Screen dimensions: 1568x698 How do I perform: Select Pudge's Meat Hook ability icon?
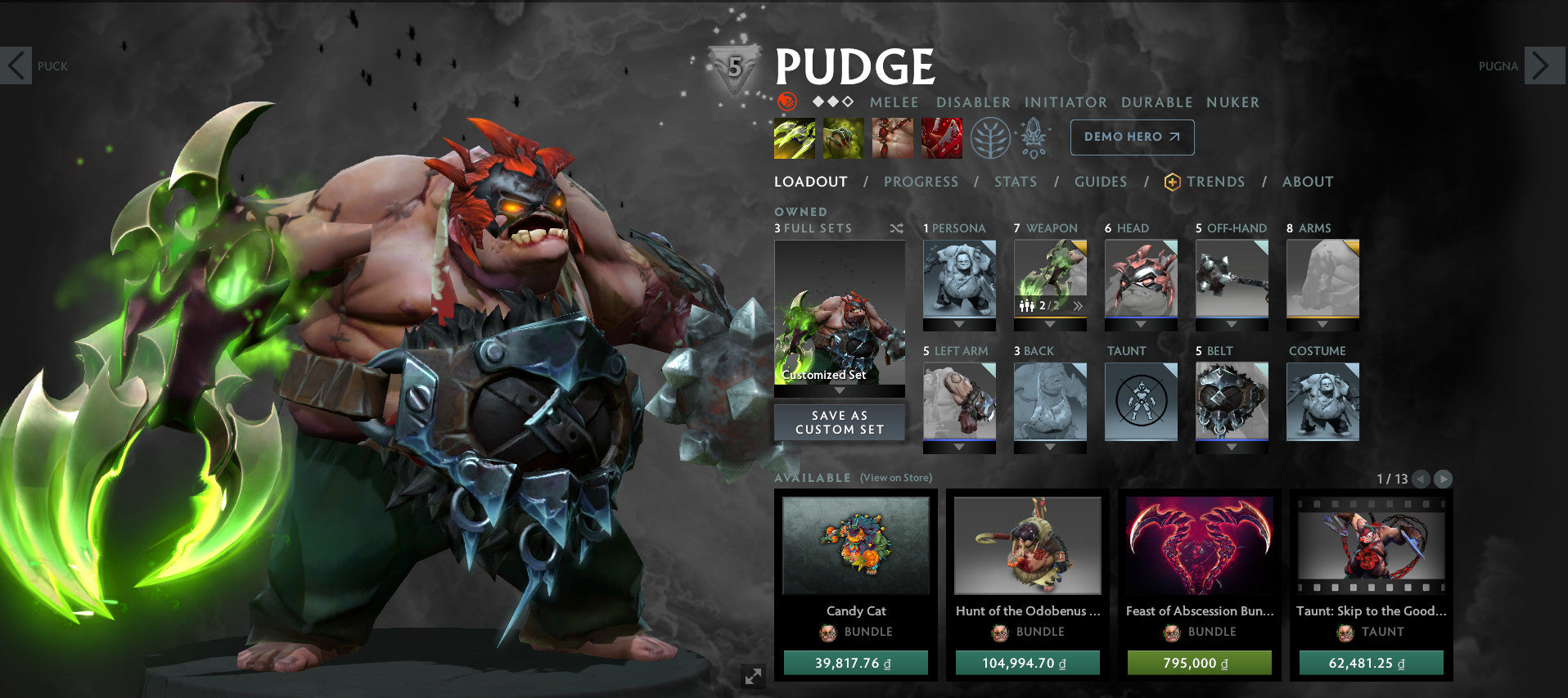pos(795,137)
